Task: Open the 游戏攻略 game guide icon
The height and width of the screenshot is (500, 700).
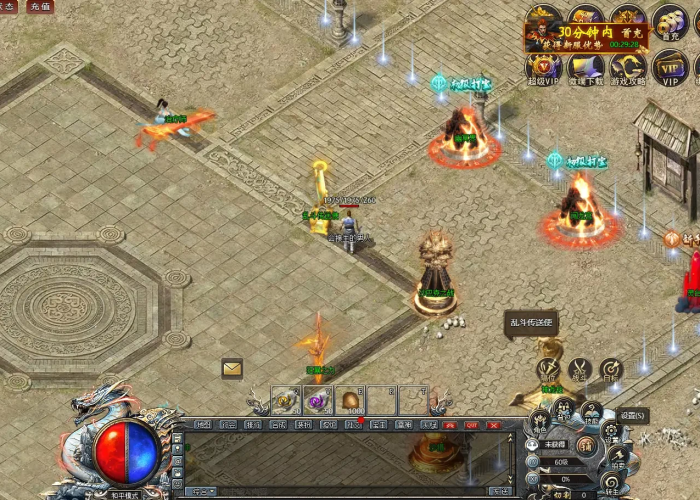Action: [x=628, y=69]
